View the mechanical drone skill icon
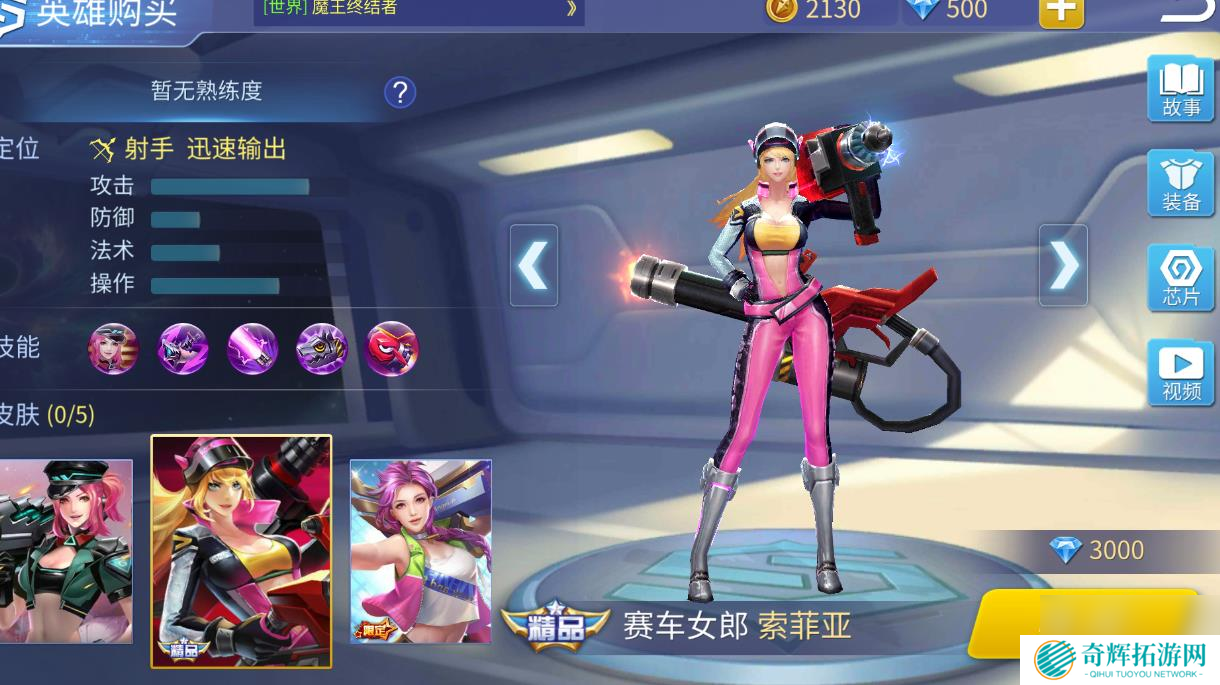This screenshot has width=1220, height=685. tap(322, 349)
